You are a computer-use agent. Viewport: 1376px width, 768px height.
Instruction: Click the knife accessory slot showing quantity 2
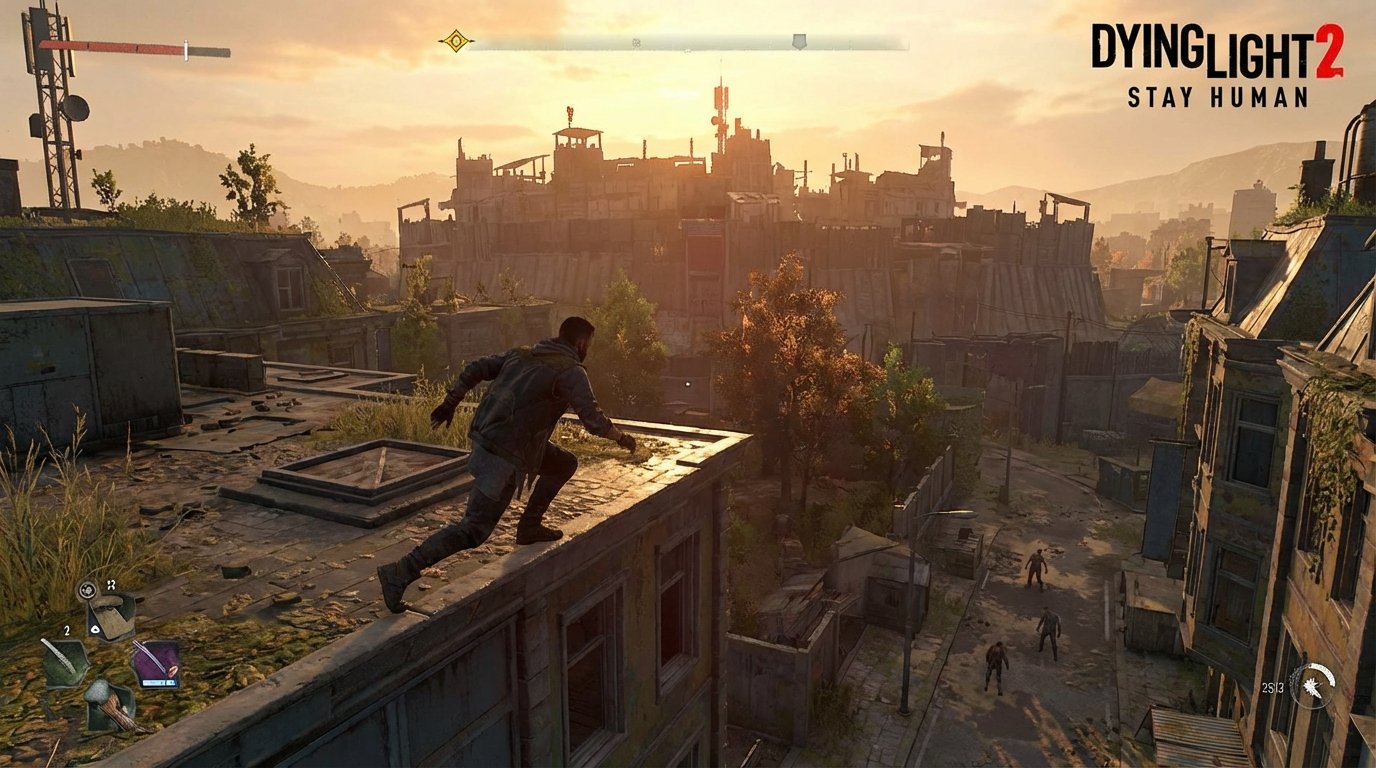pyautogui.click(x=64, y=660)
